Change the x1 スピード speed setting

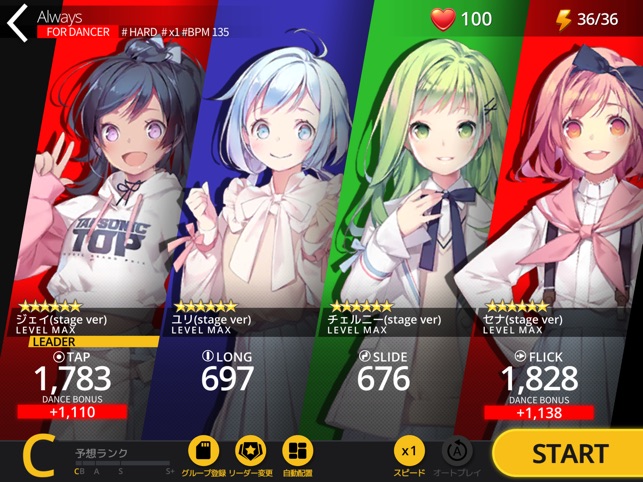click(409, 452)
